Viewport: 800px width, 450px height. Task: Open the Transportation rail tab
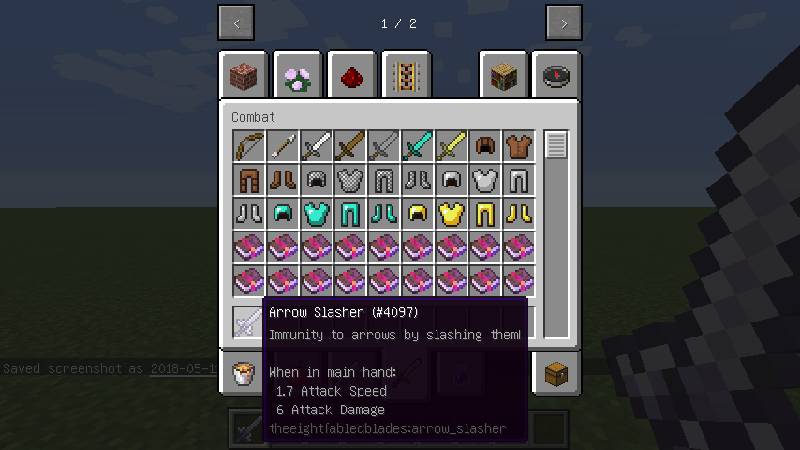coord(405,76)
